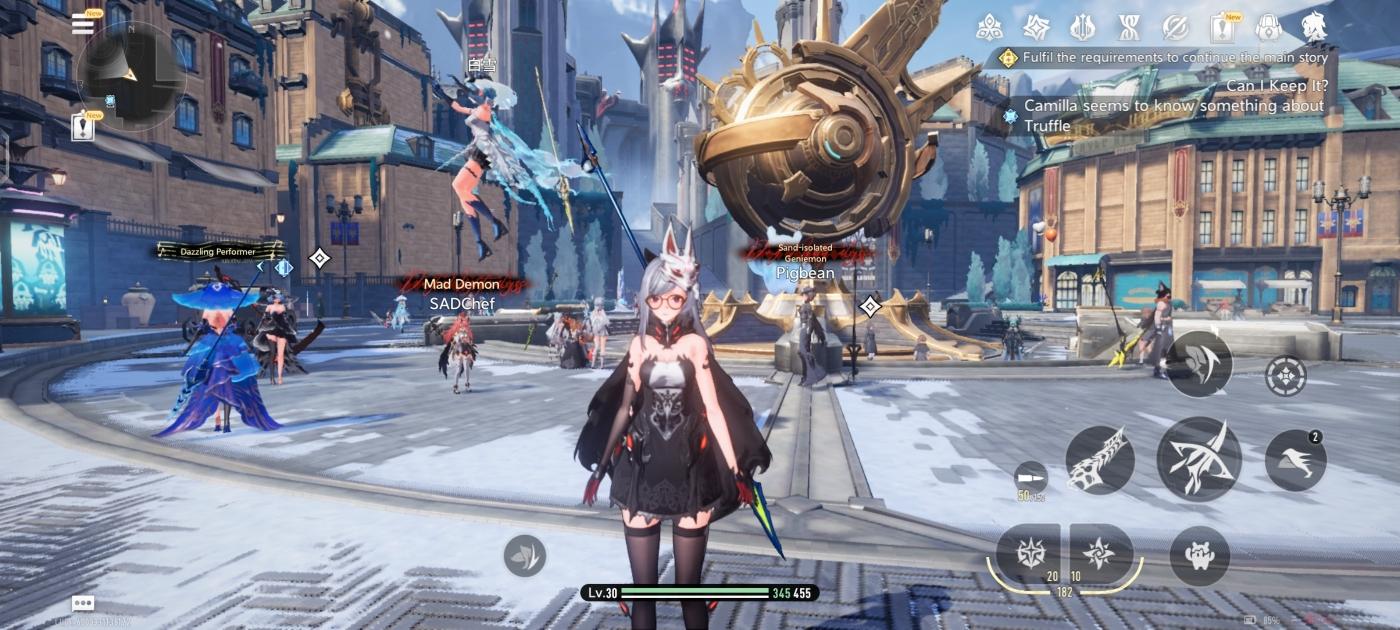Open the four-point star emblem menu
This screenshot has width=1400, height=630.
1034,27
